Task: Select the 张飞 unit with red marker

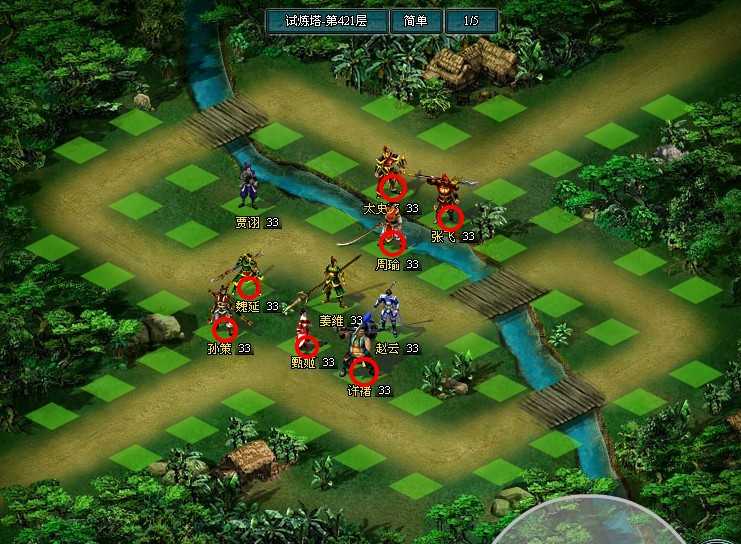Action: (450, 217)
